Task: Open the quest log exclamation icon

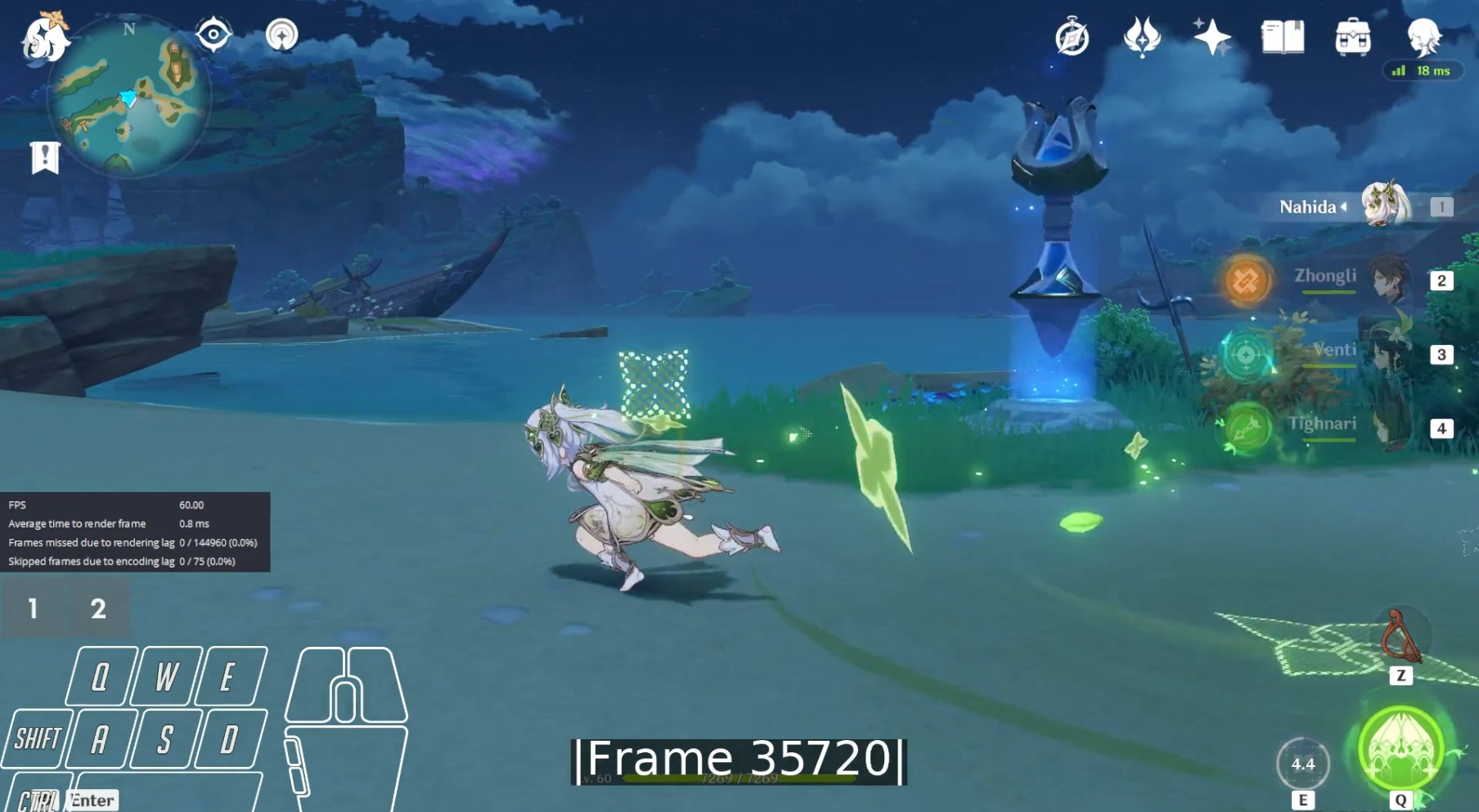Action: click(x=45, y=157)
